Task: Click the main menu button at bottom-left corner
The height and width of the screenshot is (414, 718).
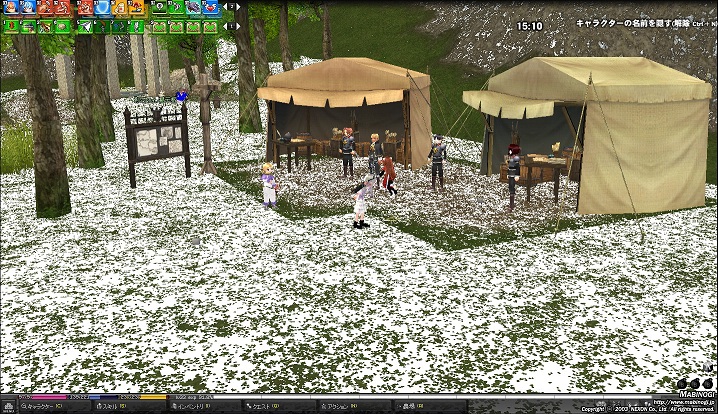Action: 8,407
